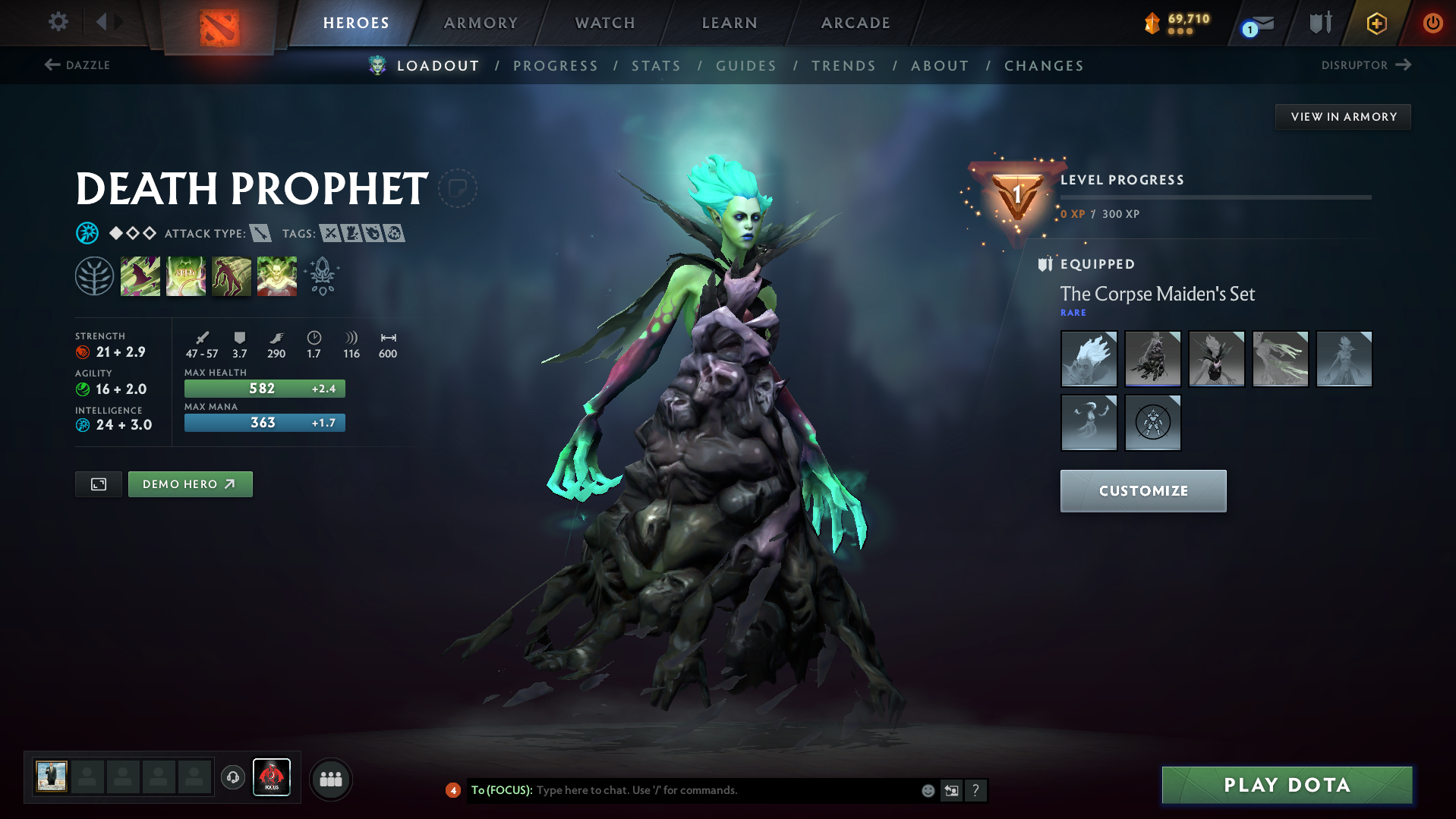Open the voice chat headset icon
The width and height of the screenshot is (1456, 819).
click(233, 777)
